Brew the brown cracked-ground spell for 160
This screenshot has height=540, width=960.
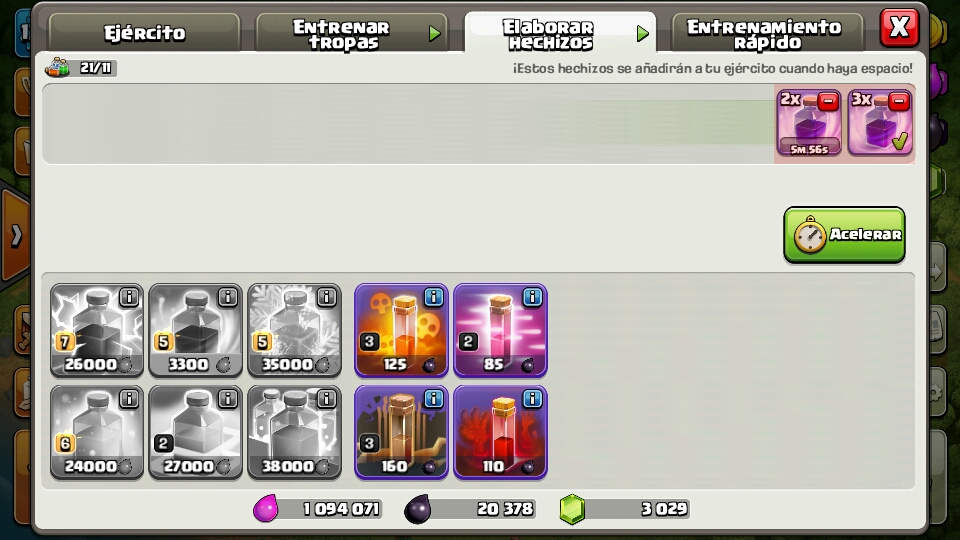[401, 432]
